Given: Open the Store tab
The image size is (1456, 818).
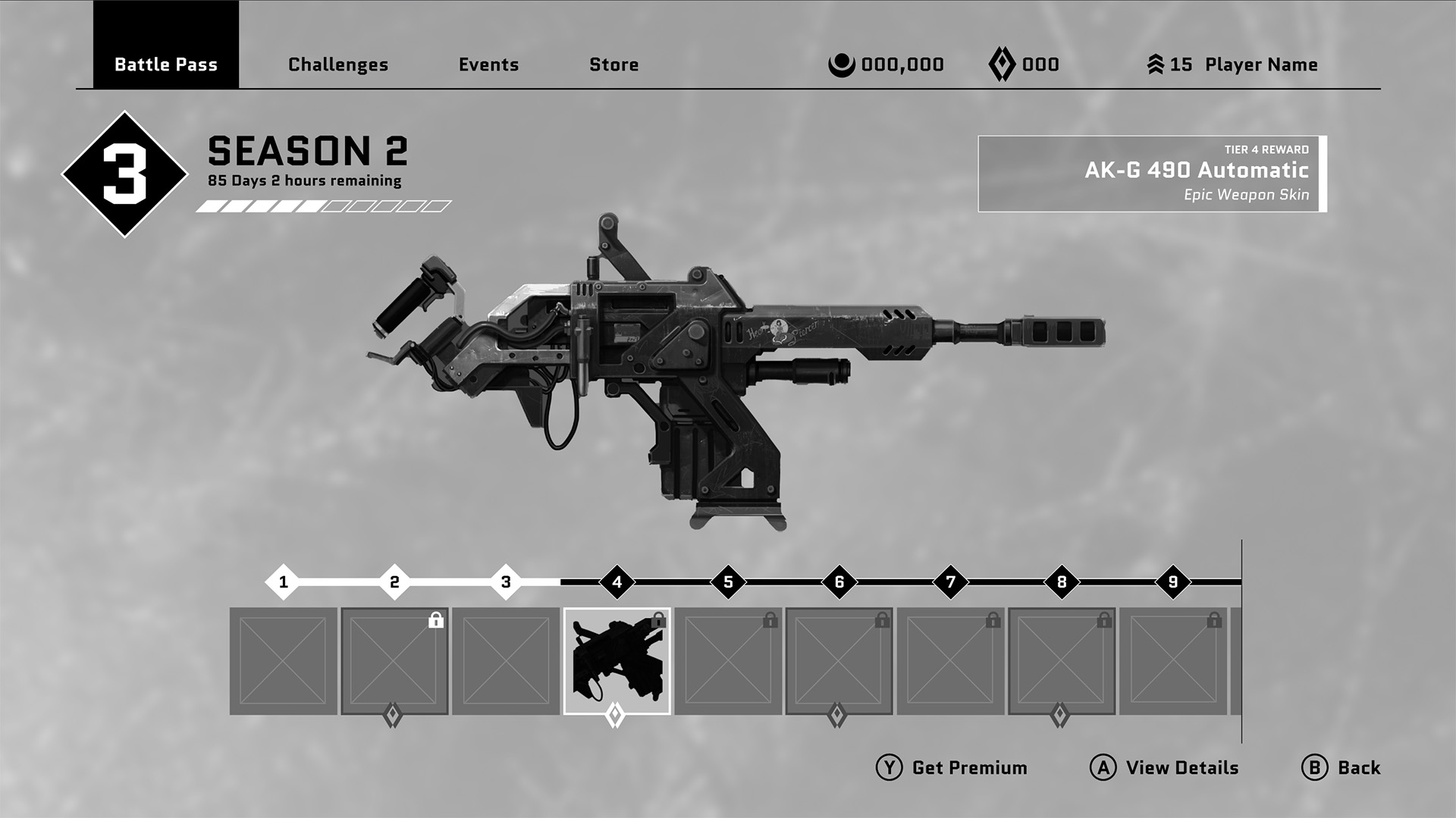Looking at the screenshot, I should point(613,64).
